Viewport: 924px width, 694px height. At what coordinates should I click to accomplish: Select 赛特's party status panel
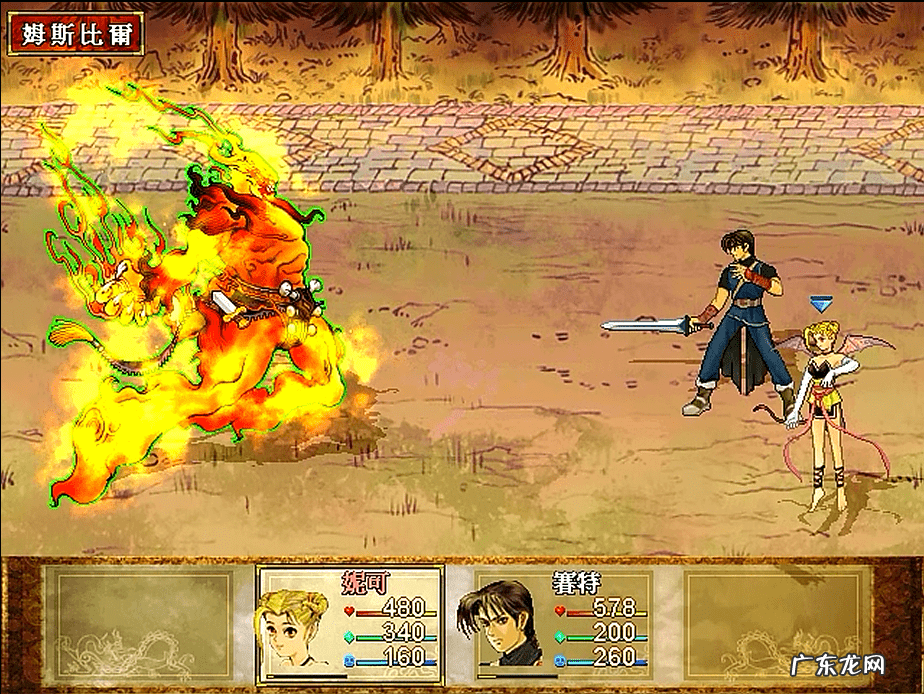coord(563,622)
